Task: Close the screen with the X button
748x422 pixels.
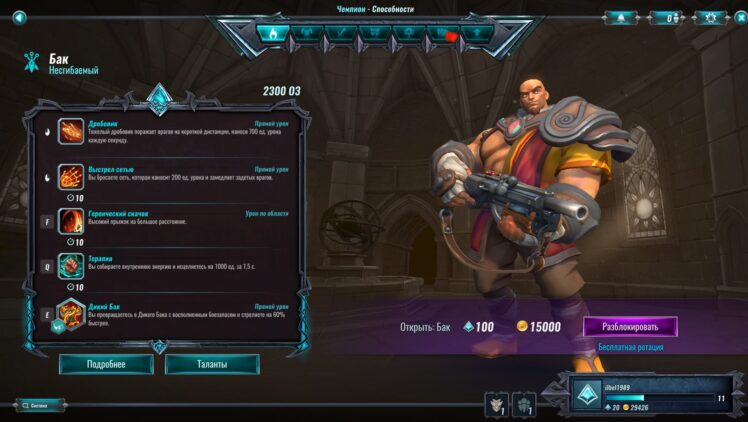Action: pos(737,17)
